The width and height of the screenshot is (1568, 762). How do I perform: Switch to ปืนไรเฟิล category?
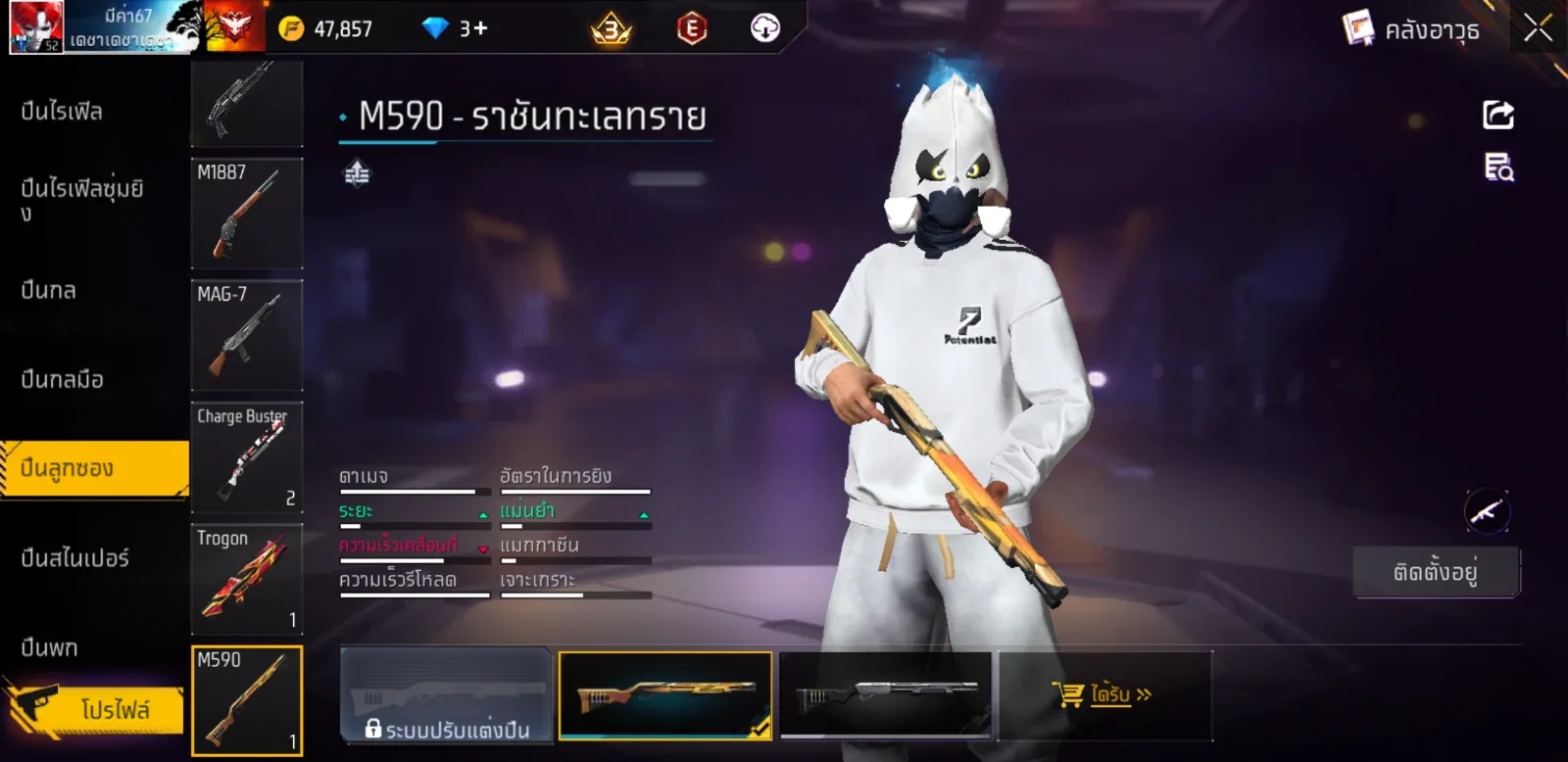(63, 112)
